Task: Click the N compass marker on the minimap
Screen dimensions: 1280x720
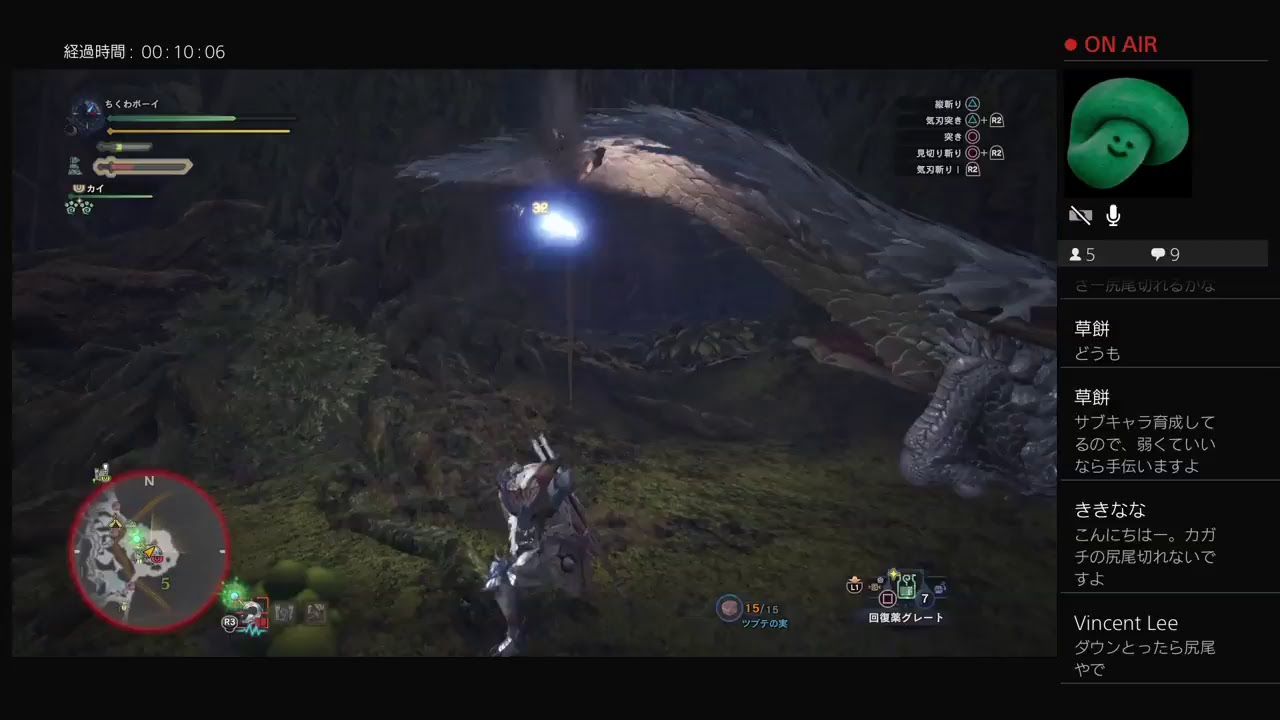Action: click(150, 481)
